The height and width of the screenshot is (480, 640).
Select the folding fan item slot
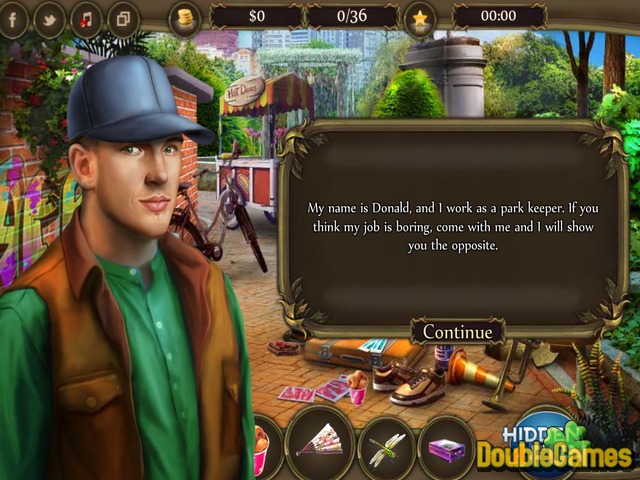pos(320,442)
